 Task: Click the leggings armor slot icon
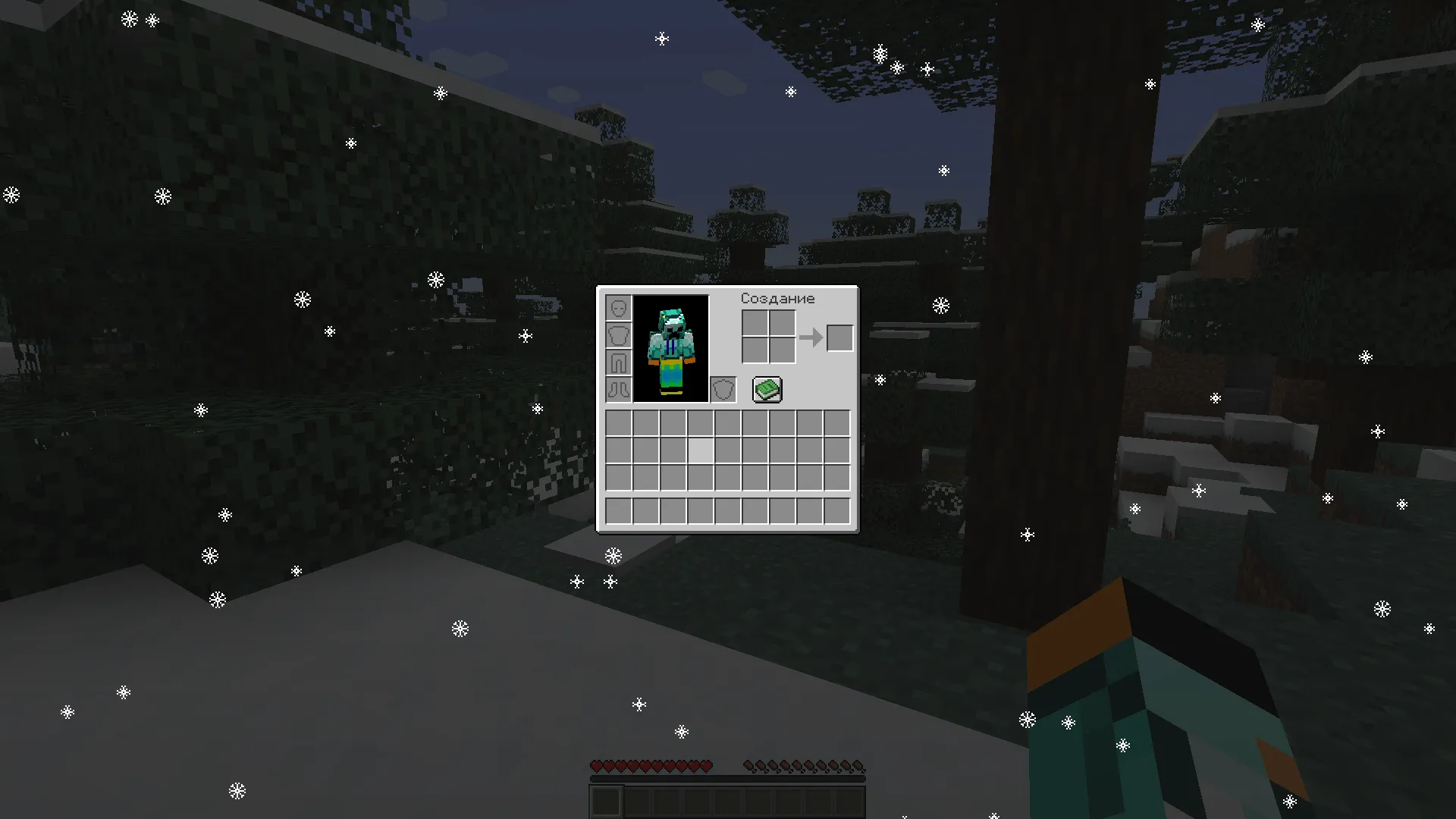618,362
